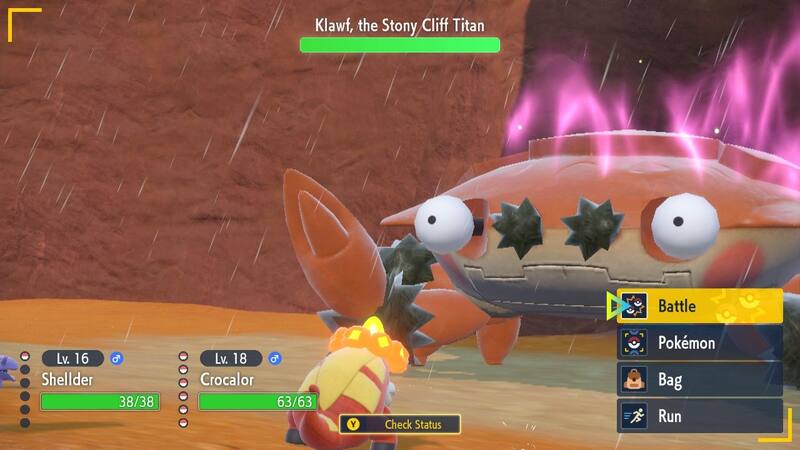This screenshot has height=450, width=800.
Task: Select the Battle command
Action: (699, 306)
